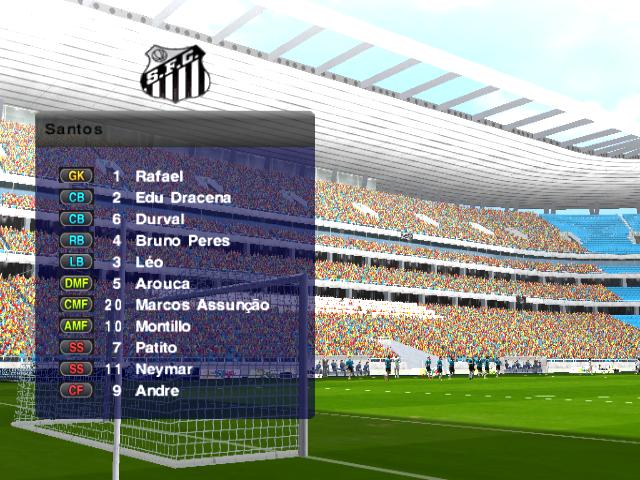
Task: Click left back Léo's row
Action: click(x=149, y=262)
